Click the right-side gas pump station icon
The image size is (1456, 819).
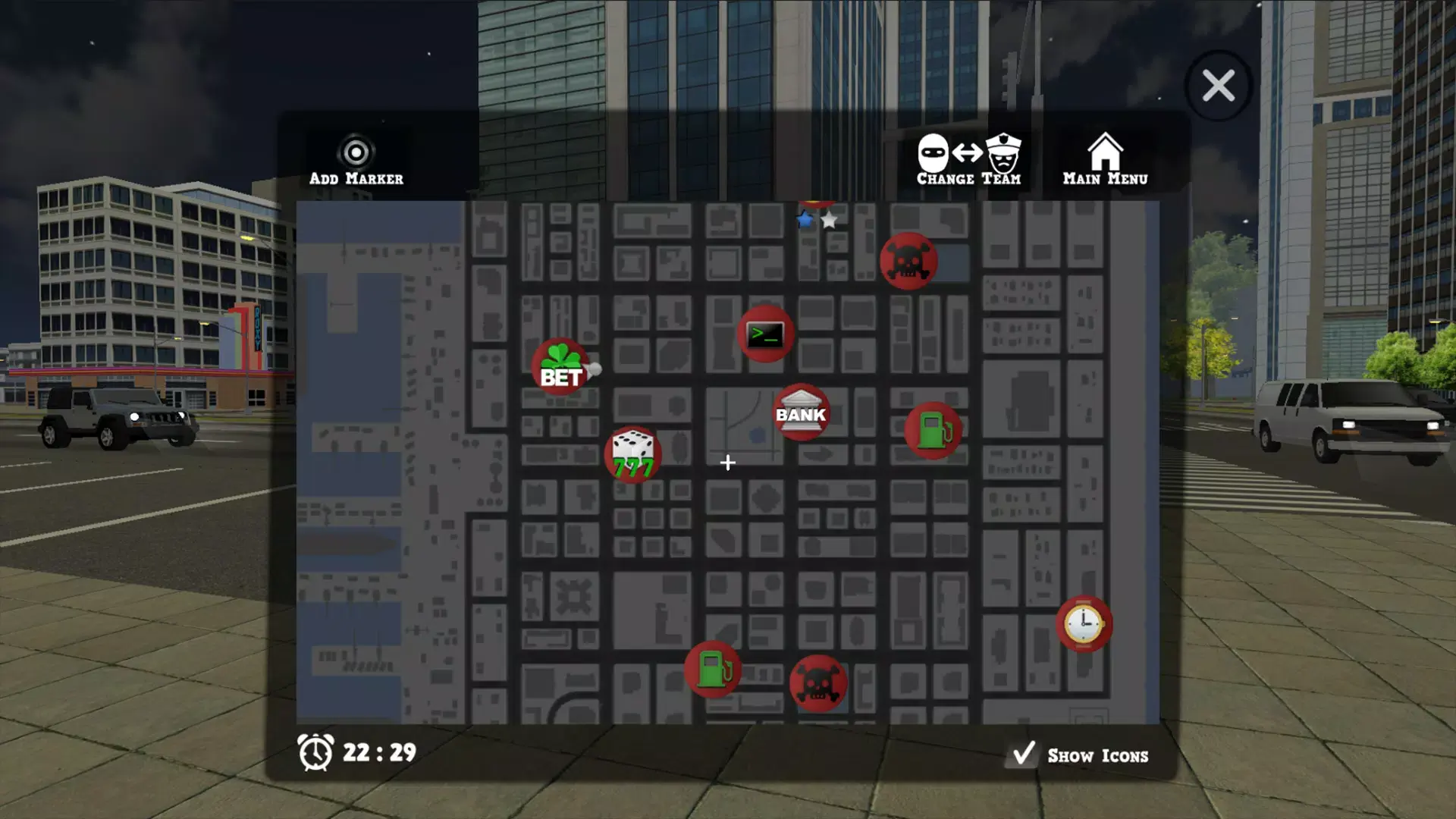(932, 430)
